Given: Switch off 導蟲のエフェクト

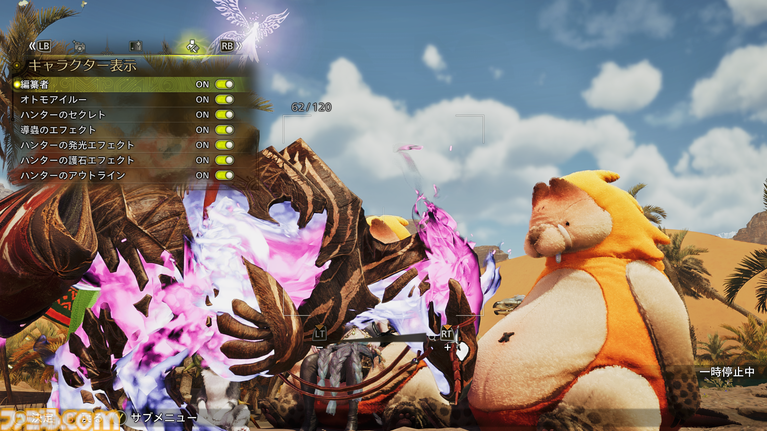Looking at the screenshot, I should pos(223,130).
